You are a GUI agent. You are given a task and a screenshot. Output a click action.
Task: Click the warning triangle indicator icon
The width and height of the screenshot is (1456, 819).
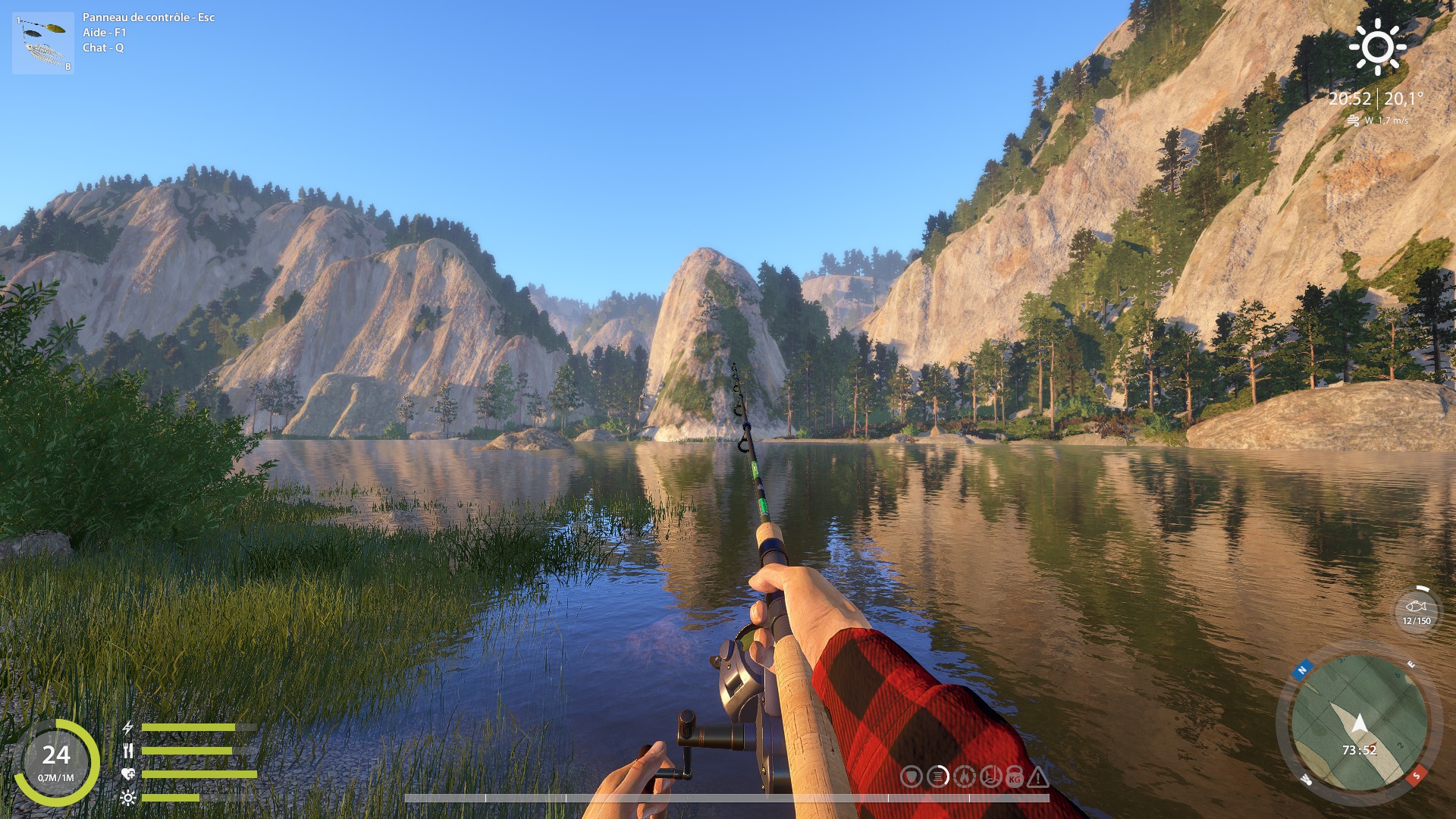[1038, 777]
